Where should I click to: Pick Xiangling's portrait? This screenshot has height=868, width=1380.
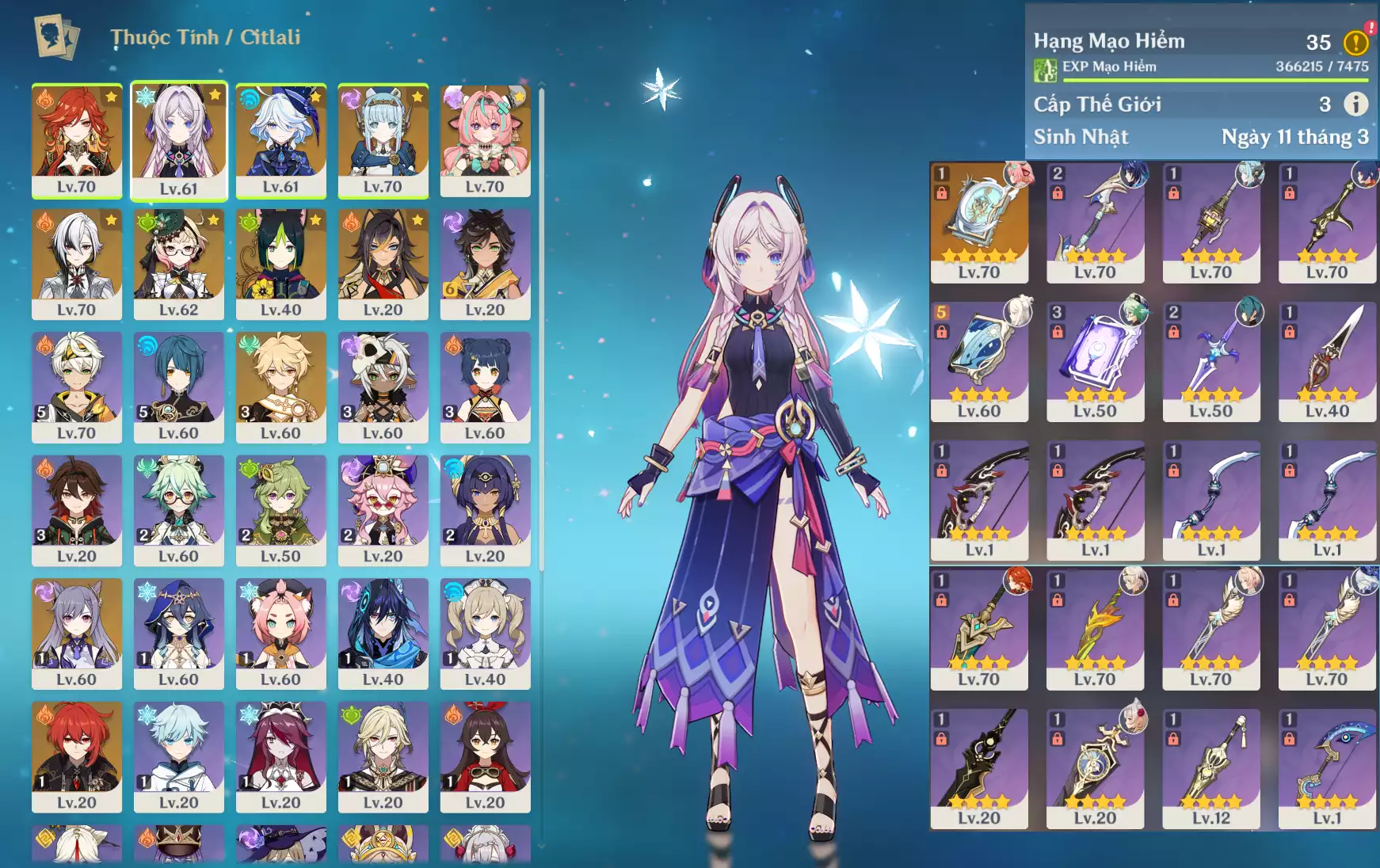click(485, 386)
